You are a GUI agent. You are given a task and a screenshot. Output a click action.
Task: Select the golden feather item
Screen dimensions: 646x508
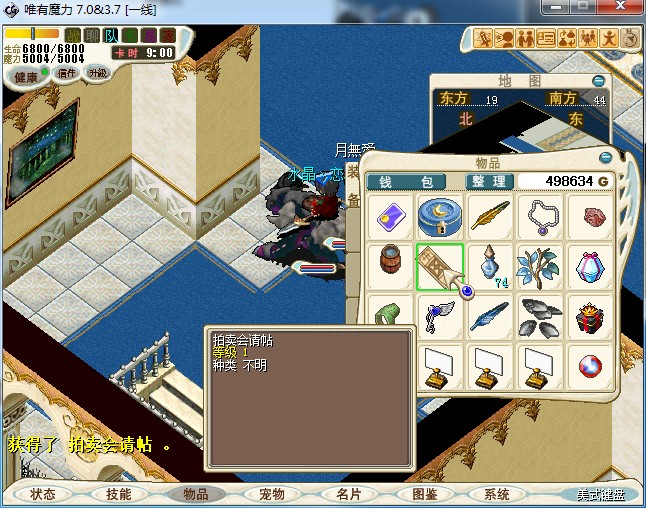point(490,217)
